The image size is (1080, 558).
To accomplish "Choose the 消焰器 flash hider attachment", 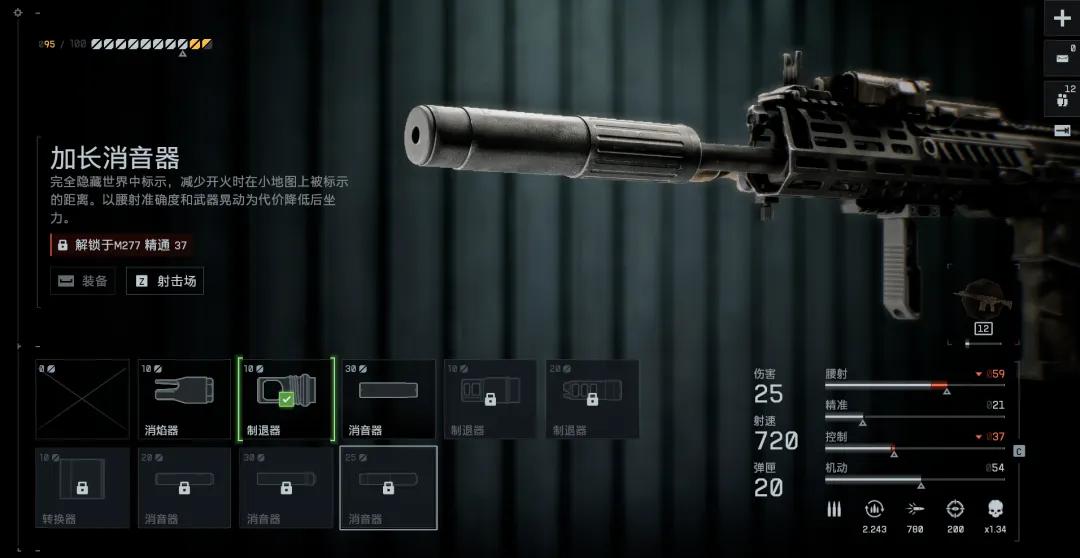I will [x=184, y=399].
